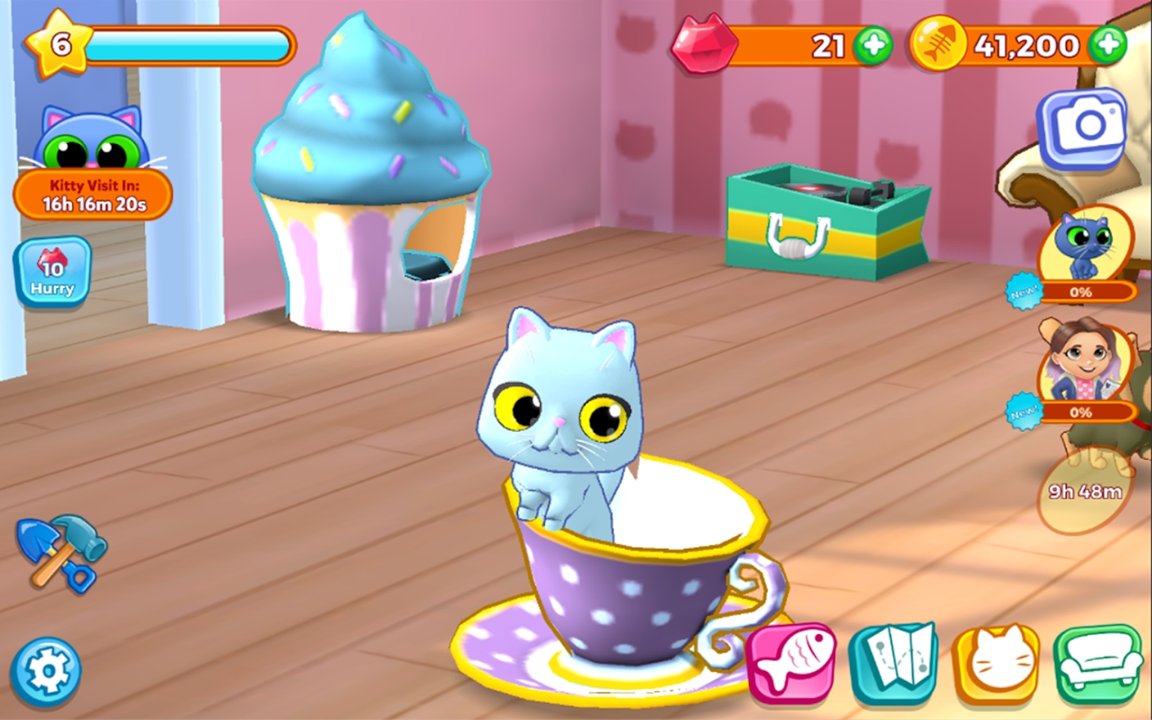
Task: Select the girl character portrait
Action: (1084, 365)
